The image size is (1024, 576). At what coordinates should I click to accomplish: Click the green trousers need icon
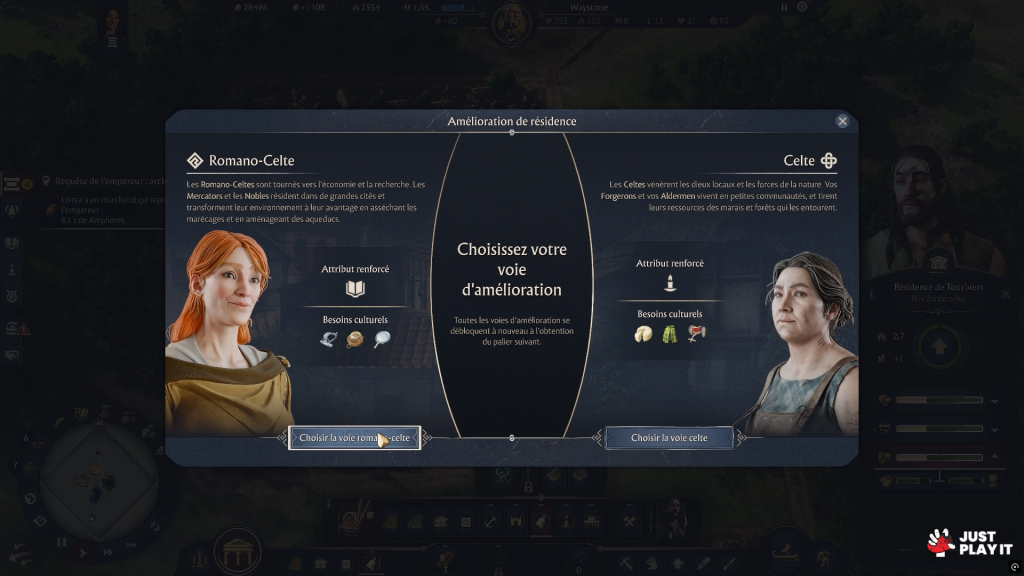click(669, 335)
